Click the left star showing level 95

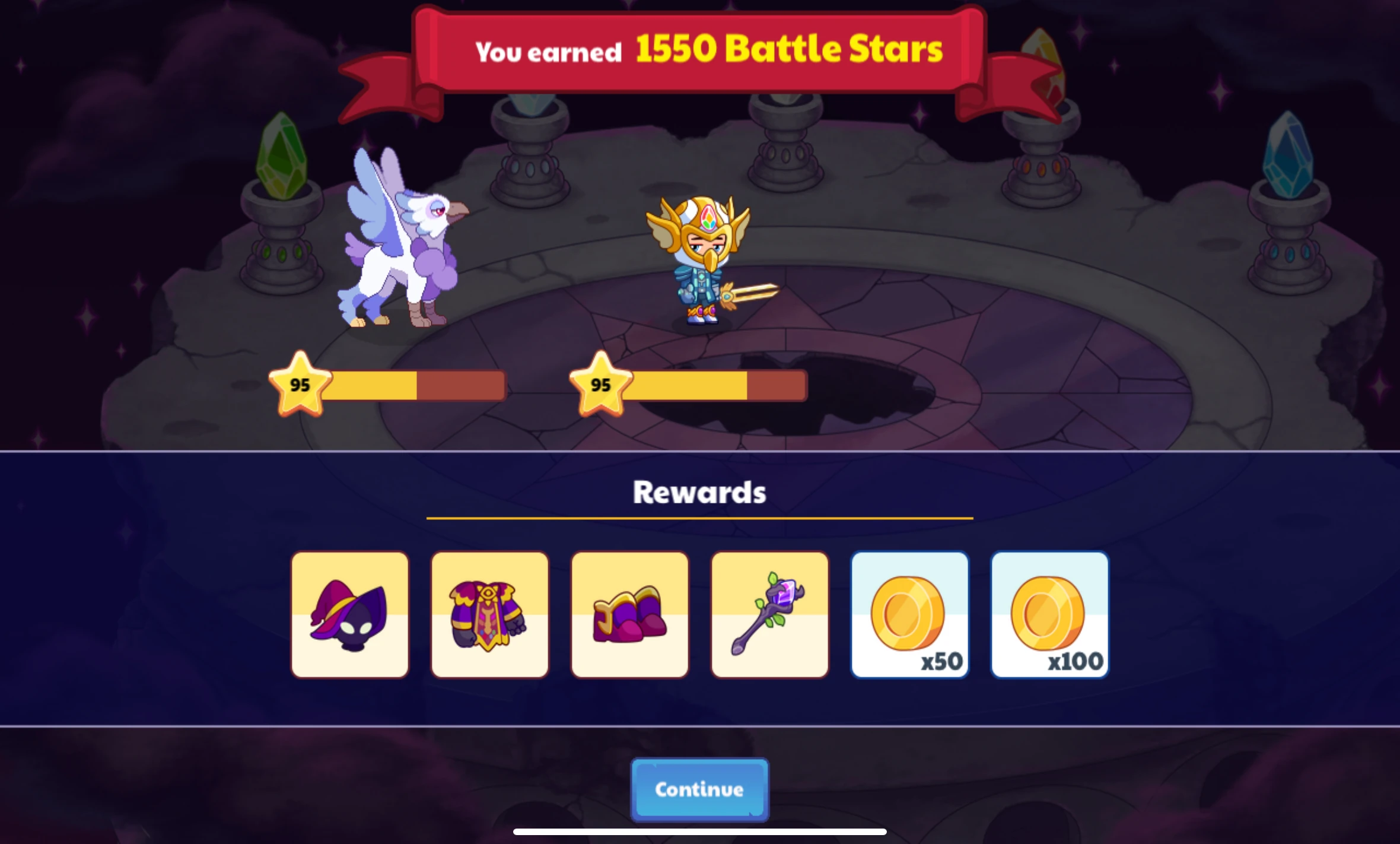tap(301, 386)
